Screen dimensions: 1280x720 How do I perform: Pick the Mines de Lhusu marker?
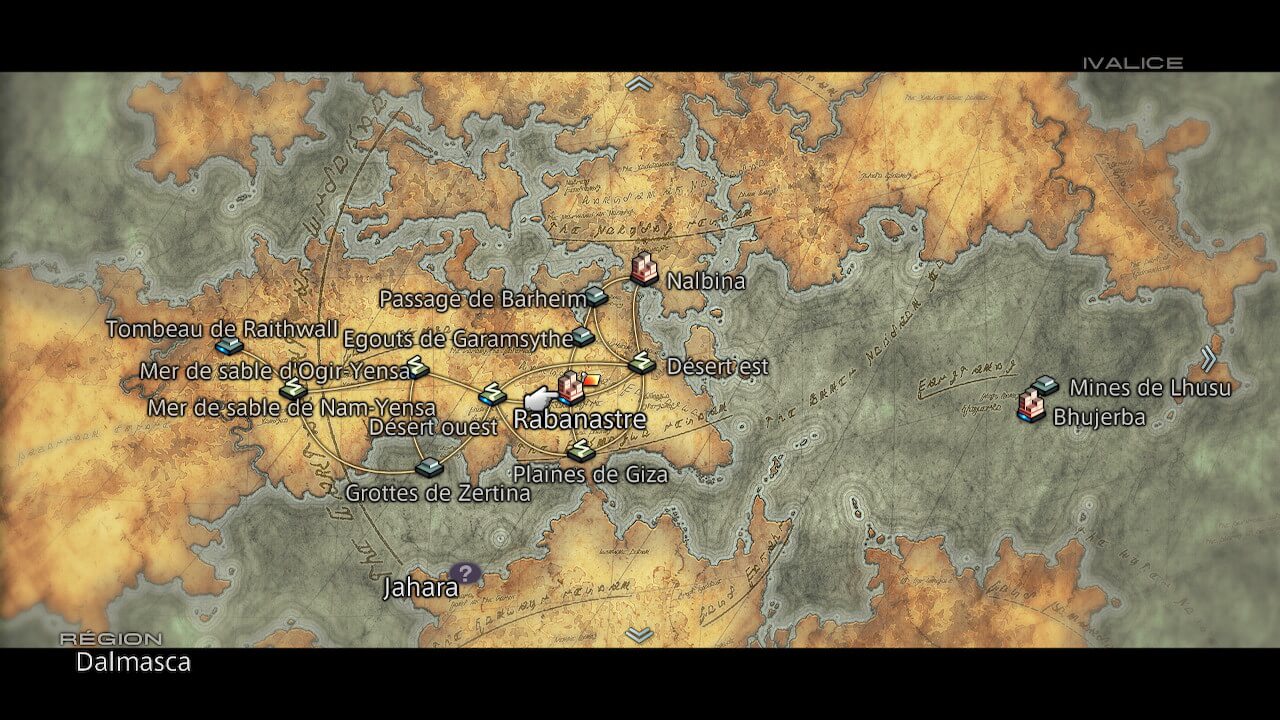(x=1046, y=384)
